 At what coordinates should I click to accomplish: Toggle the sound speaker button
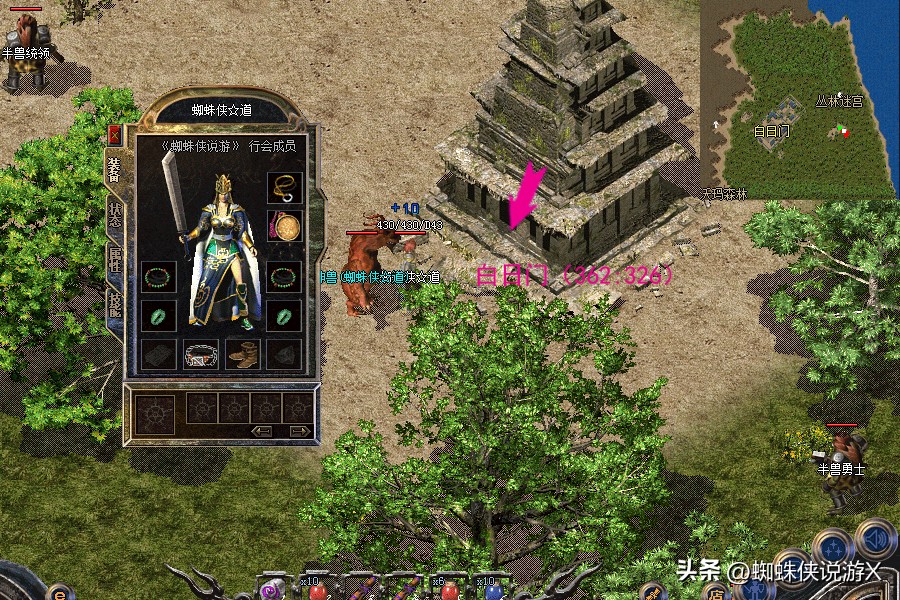point(874,541)
